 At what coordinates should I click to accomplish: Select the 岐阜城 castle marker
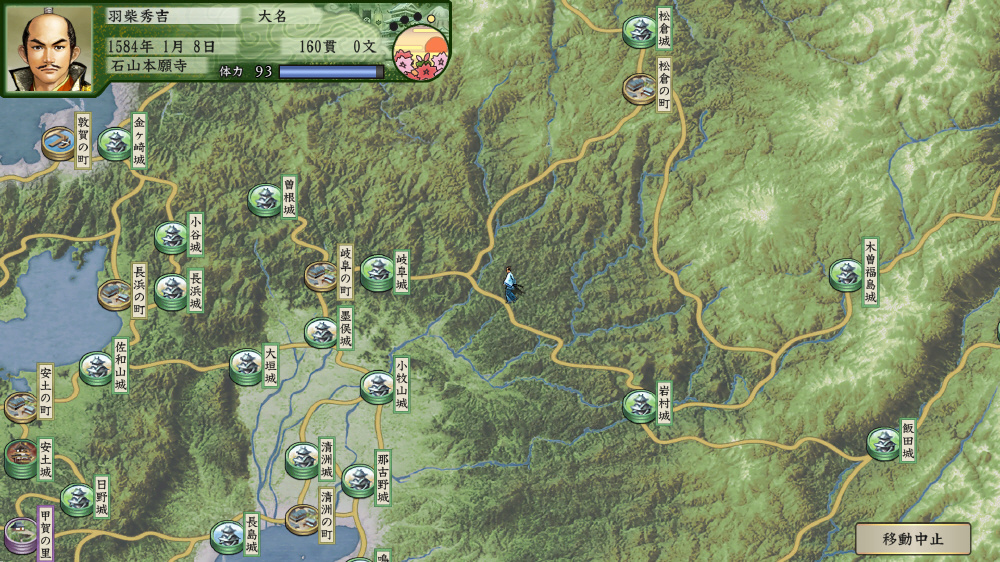click(x=377, y=272)
